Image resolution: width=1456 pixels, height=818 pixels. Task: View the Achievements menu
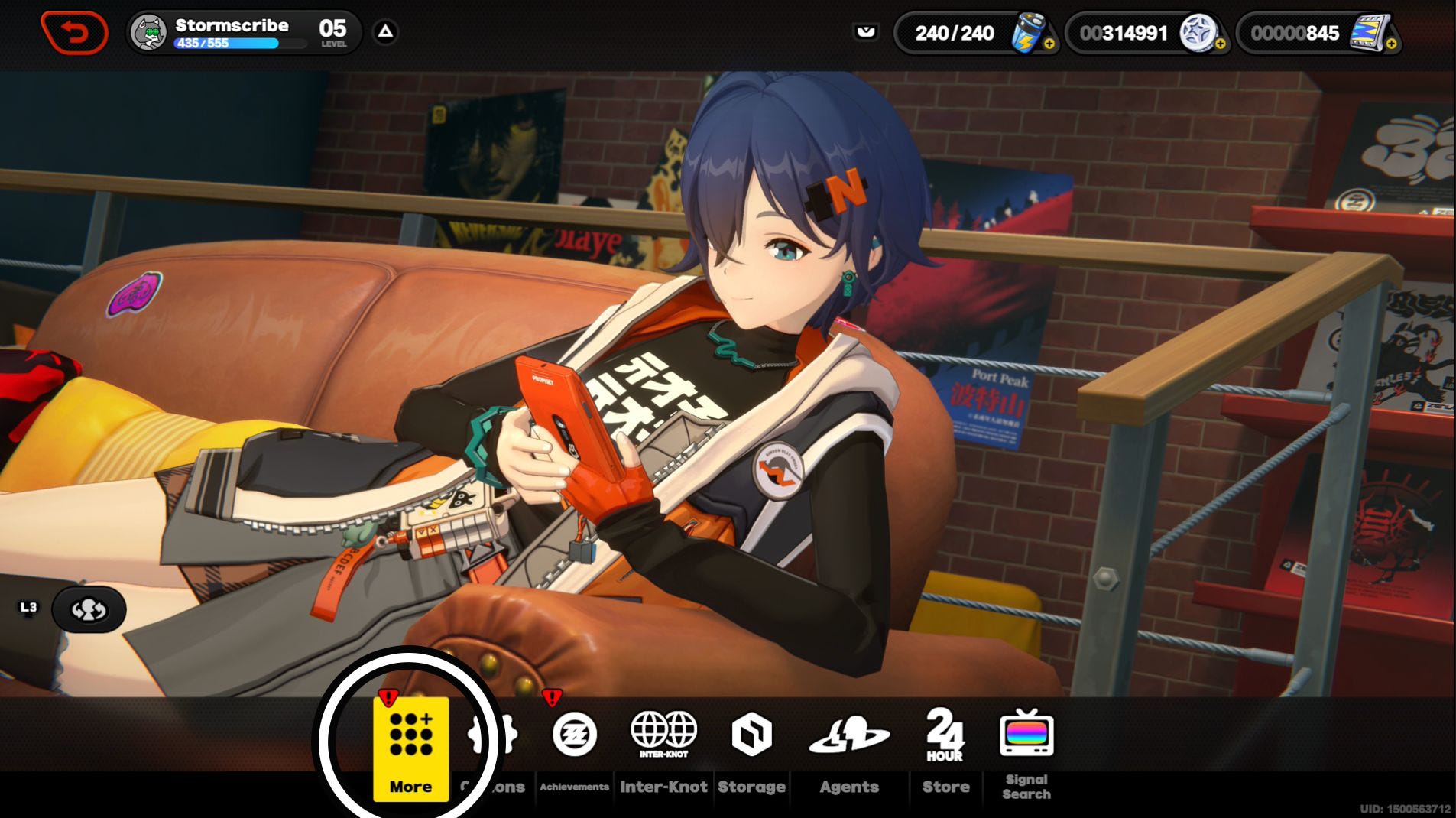(574, 748)
